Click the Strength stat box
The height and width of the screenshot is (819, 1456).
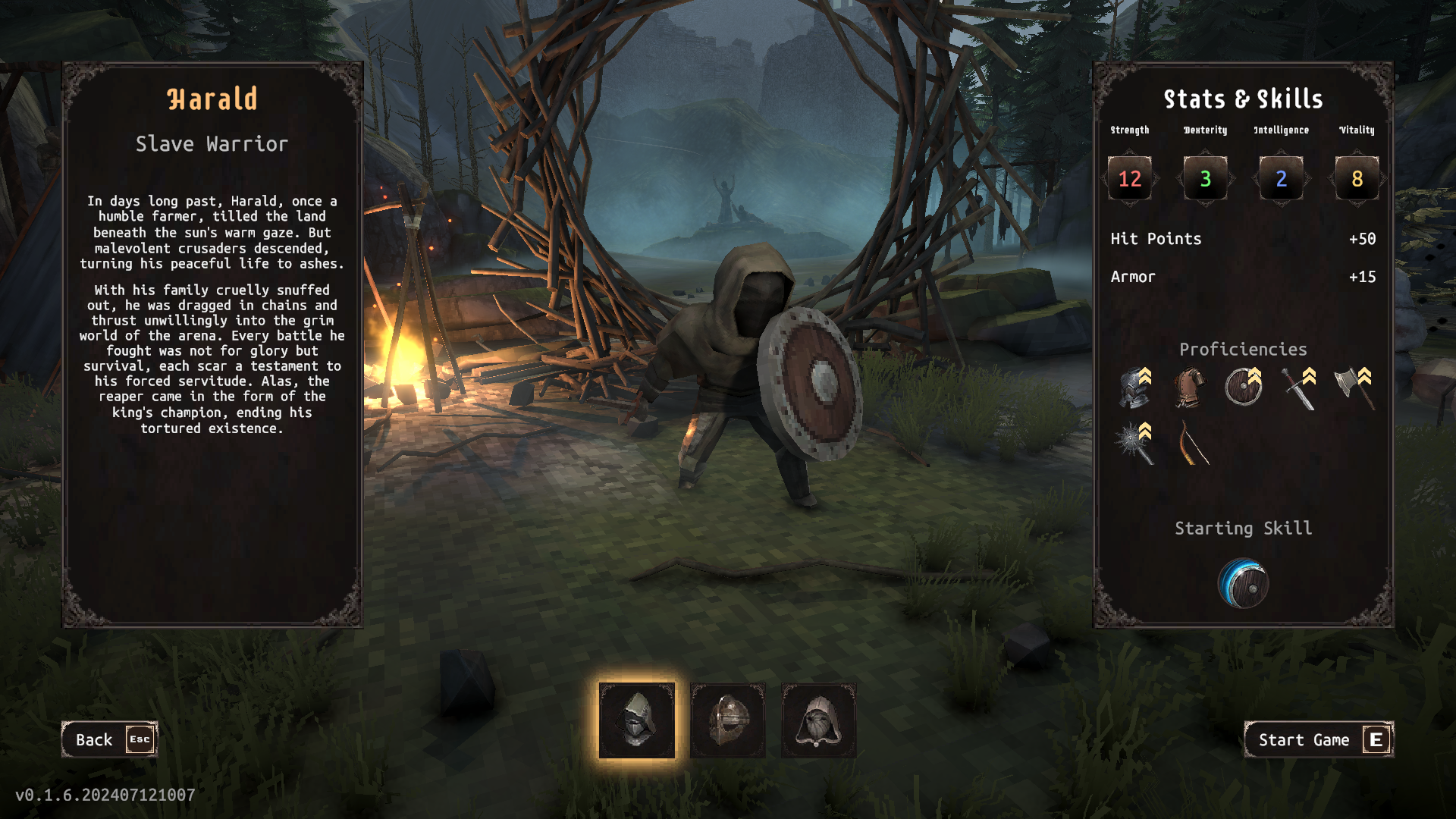[1130, 179]
